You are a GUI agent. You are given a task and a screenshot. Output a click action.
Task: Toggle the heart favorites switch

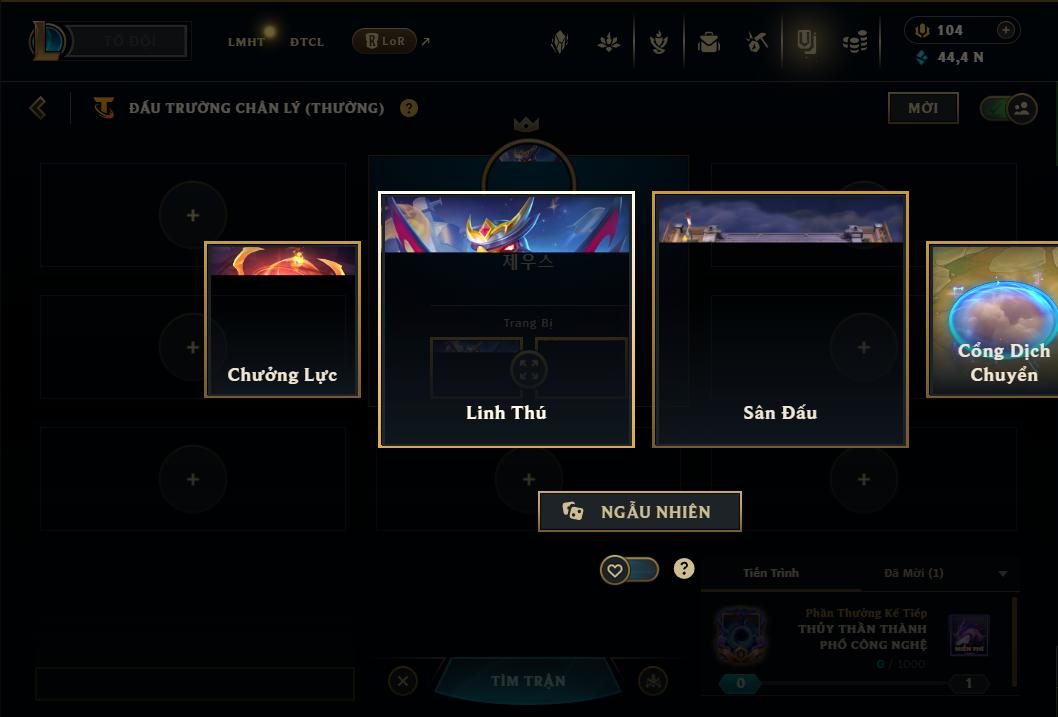pyautogui.click(x=629, y=570)
